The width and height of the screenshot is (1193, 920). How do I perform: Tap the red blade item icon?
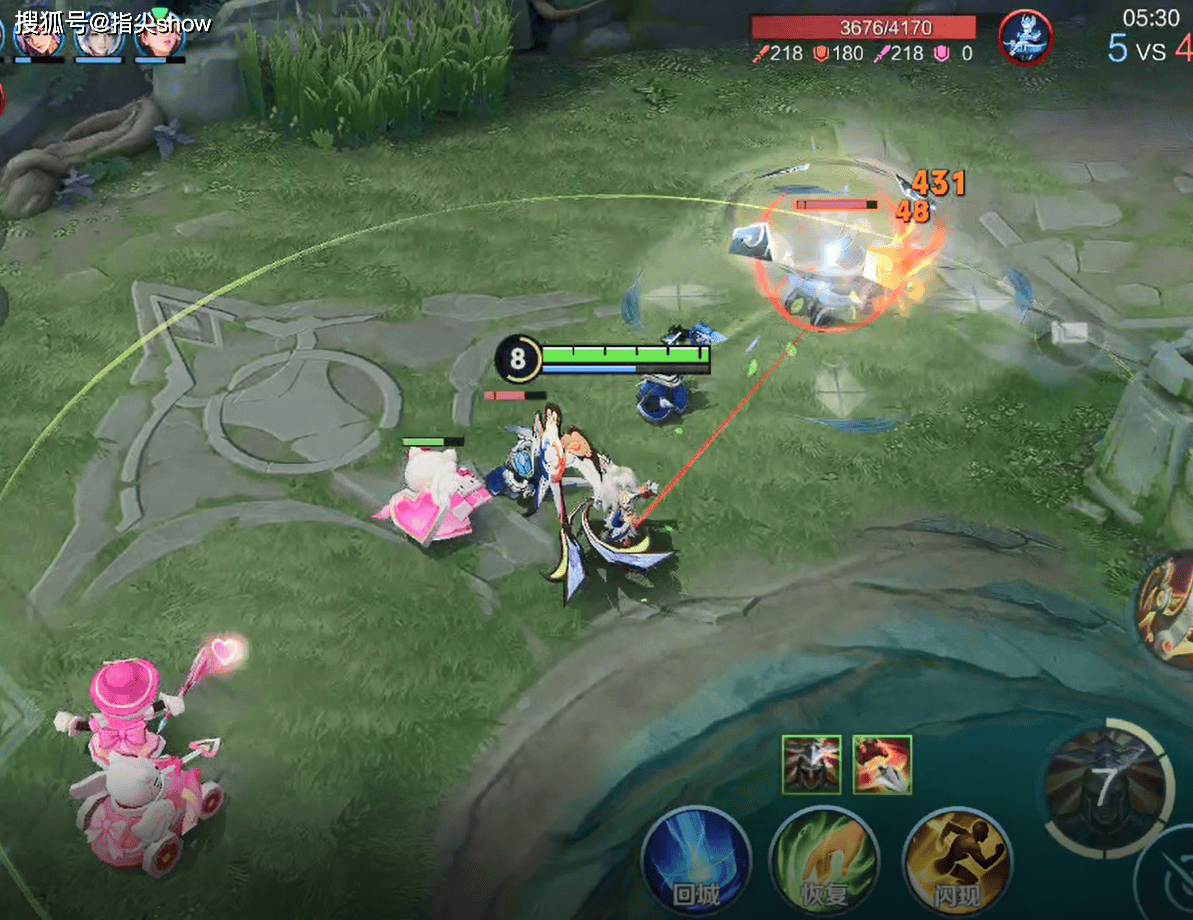click(882, 764)
